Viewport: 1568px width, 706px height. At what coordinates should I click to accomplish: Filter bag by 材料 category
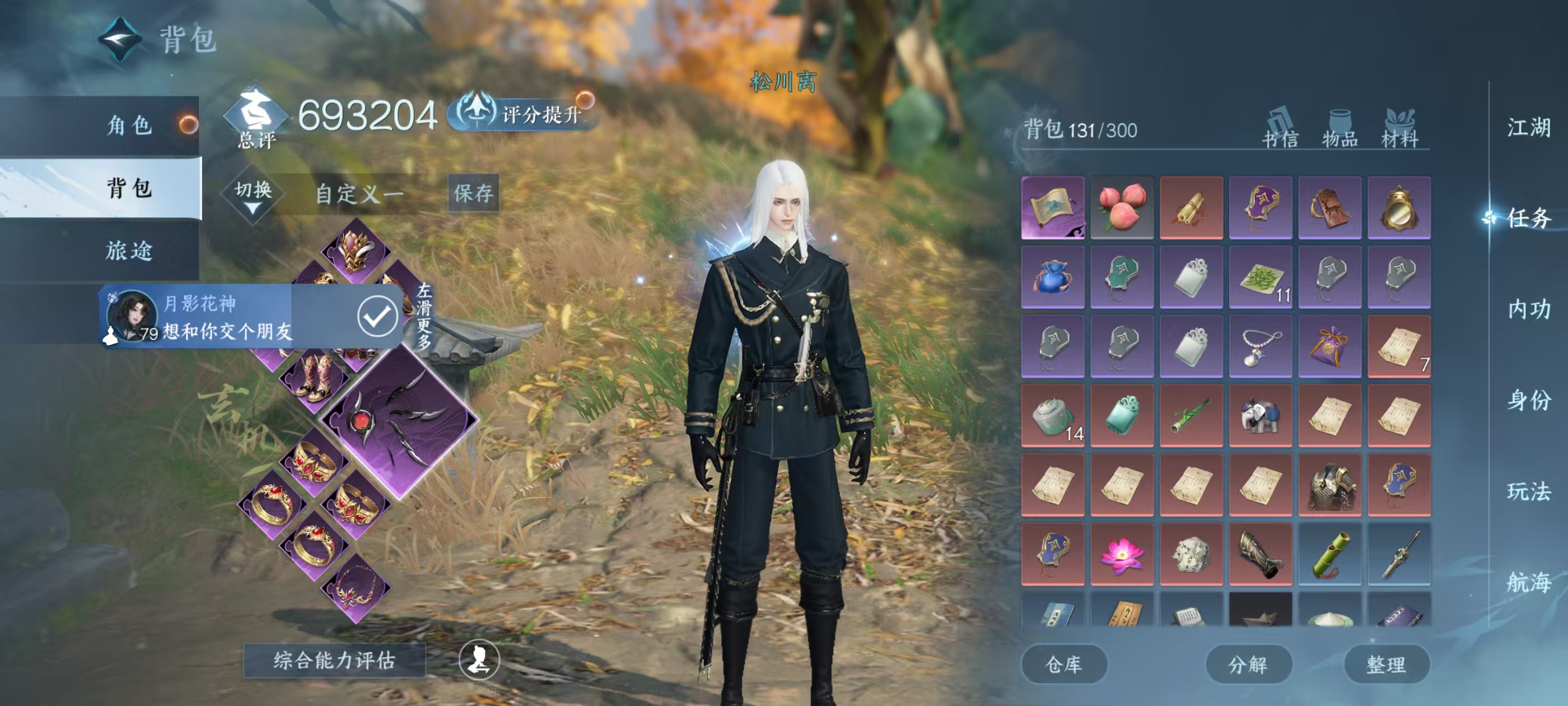point(1399,129)
